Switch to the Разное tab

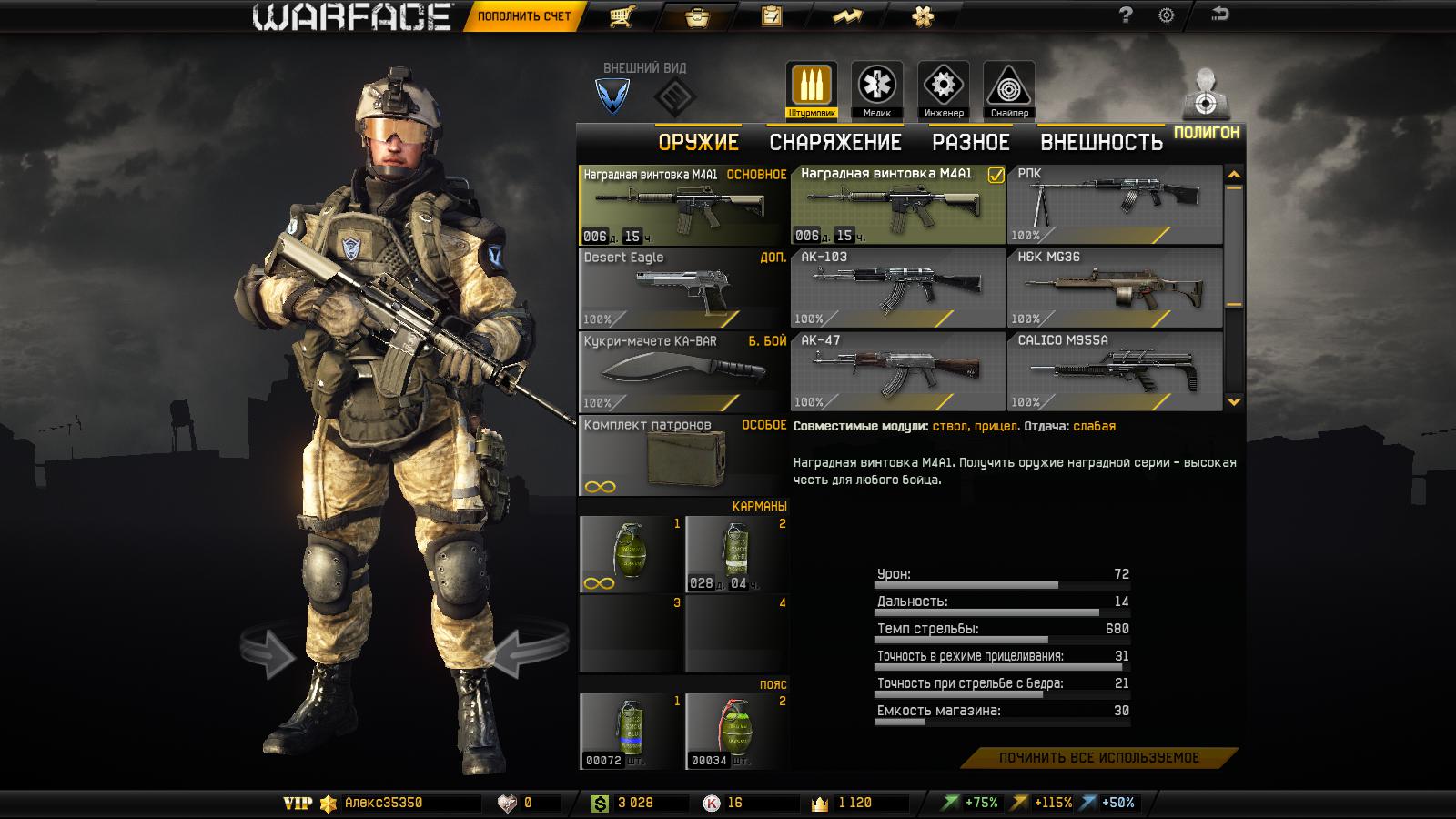point(970,142)
